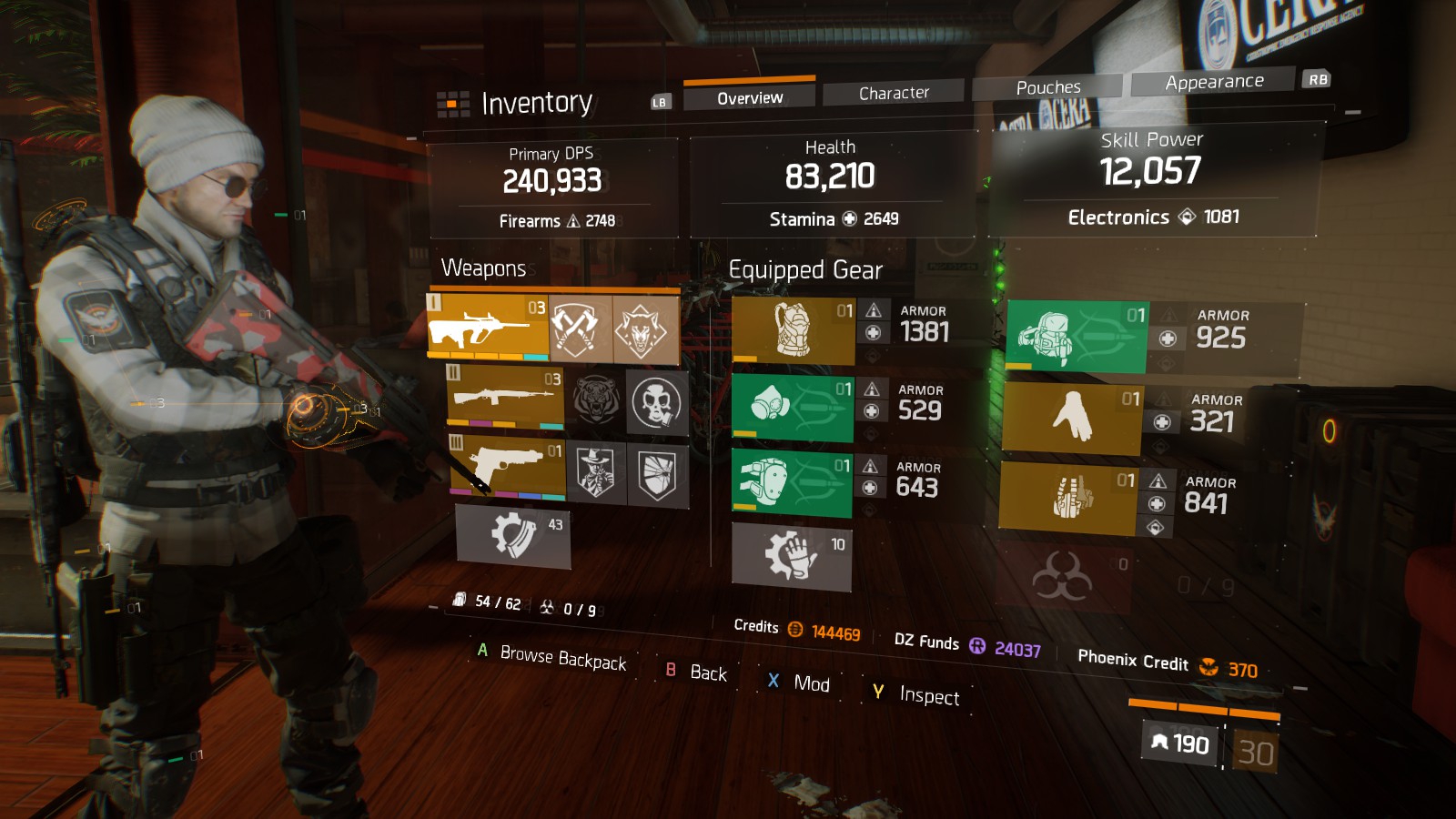Screen dimensions: 1456x819
Task: Open the Character tab
Action: click(x=893, y=93)
